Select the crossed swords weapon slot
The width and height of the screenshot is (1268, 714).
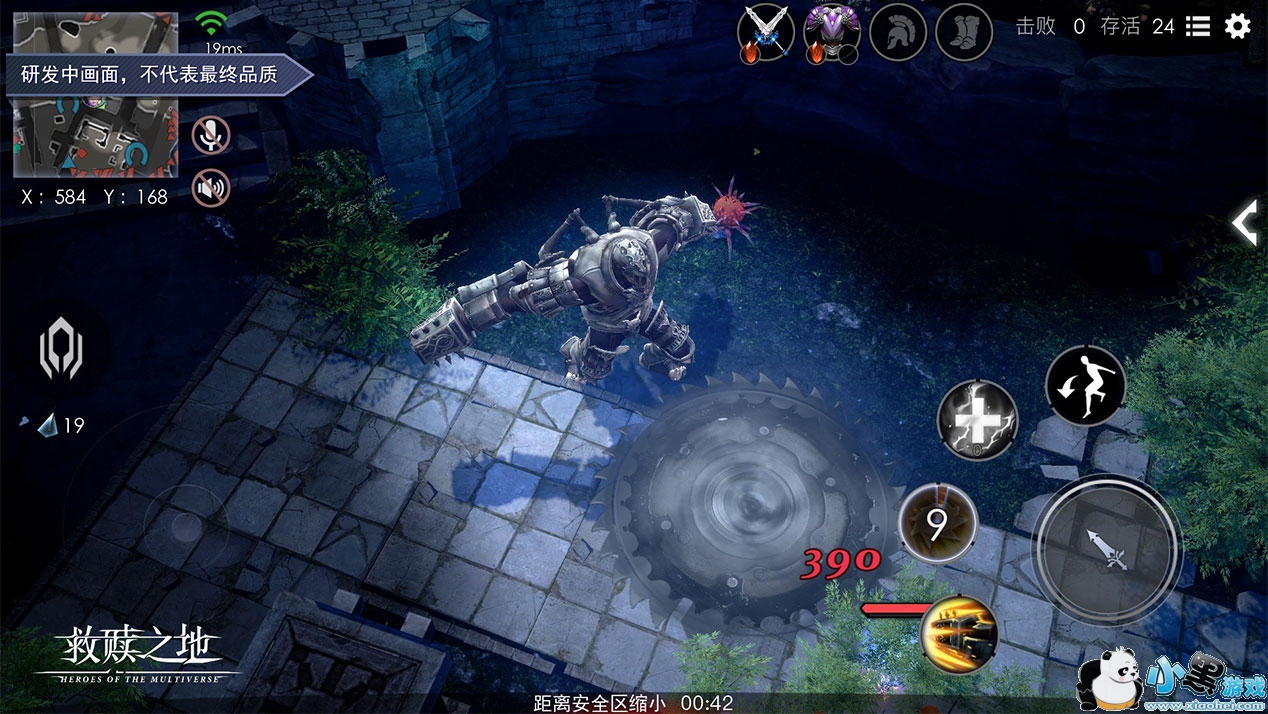(766, 32)
